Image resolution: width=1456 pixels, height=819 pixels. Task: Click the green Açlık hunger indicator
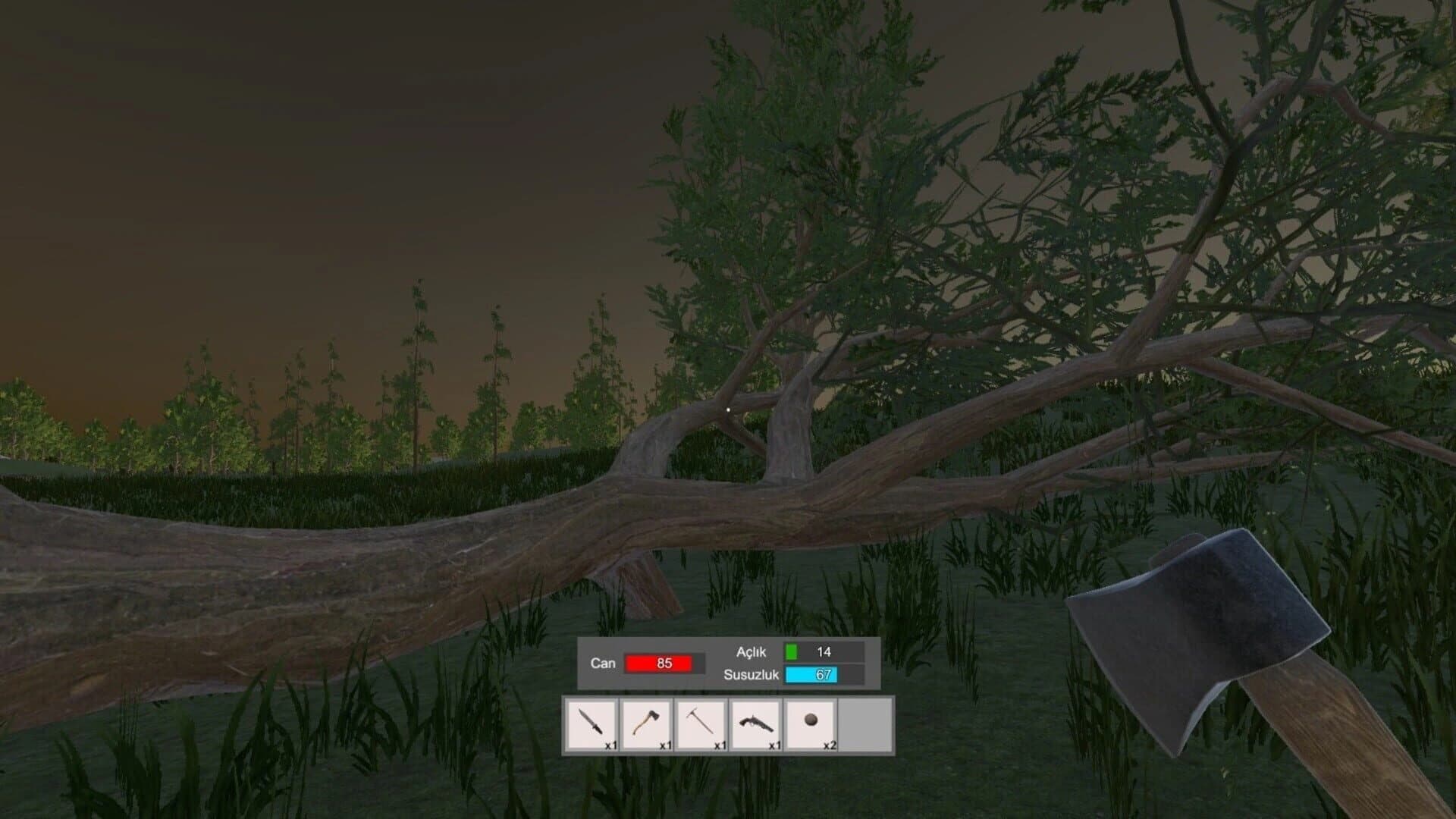click(x=793, y=652)
